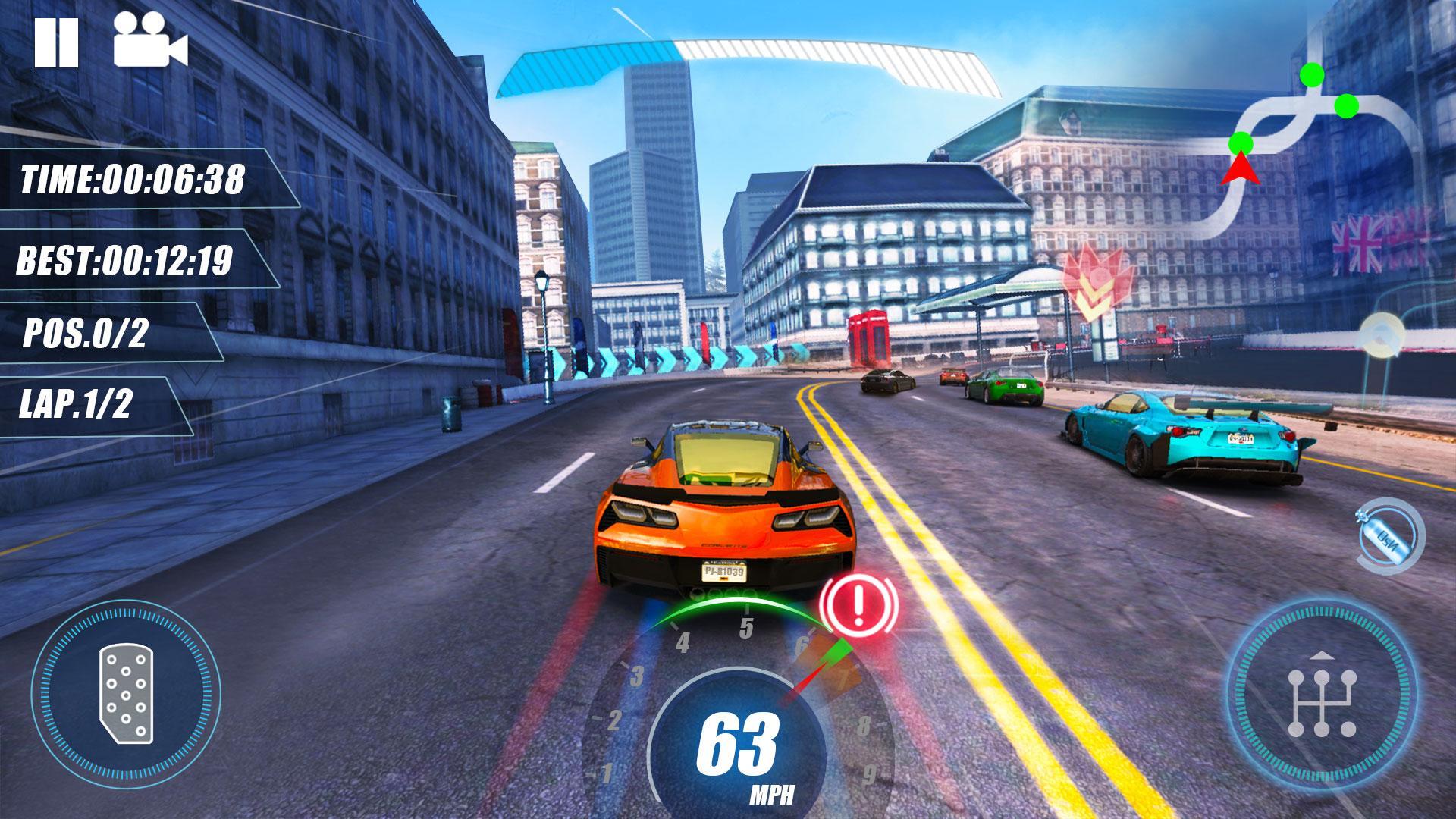Pause the race
1456x819 pixels.
56,42
